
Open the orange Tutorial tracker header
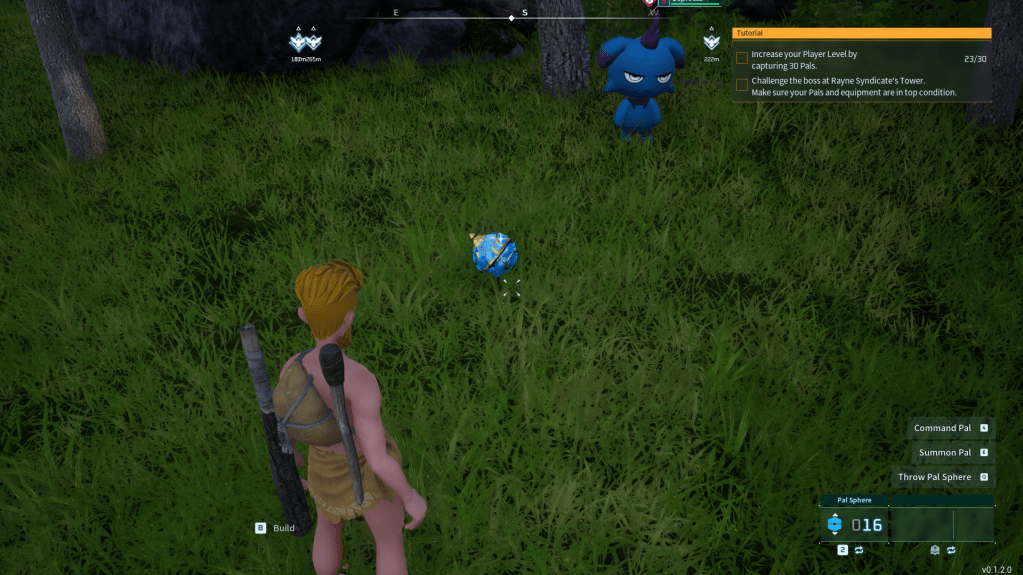point(861,33)
